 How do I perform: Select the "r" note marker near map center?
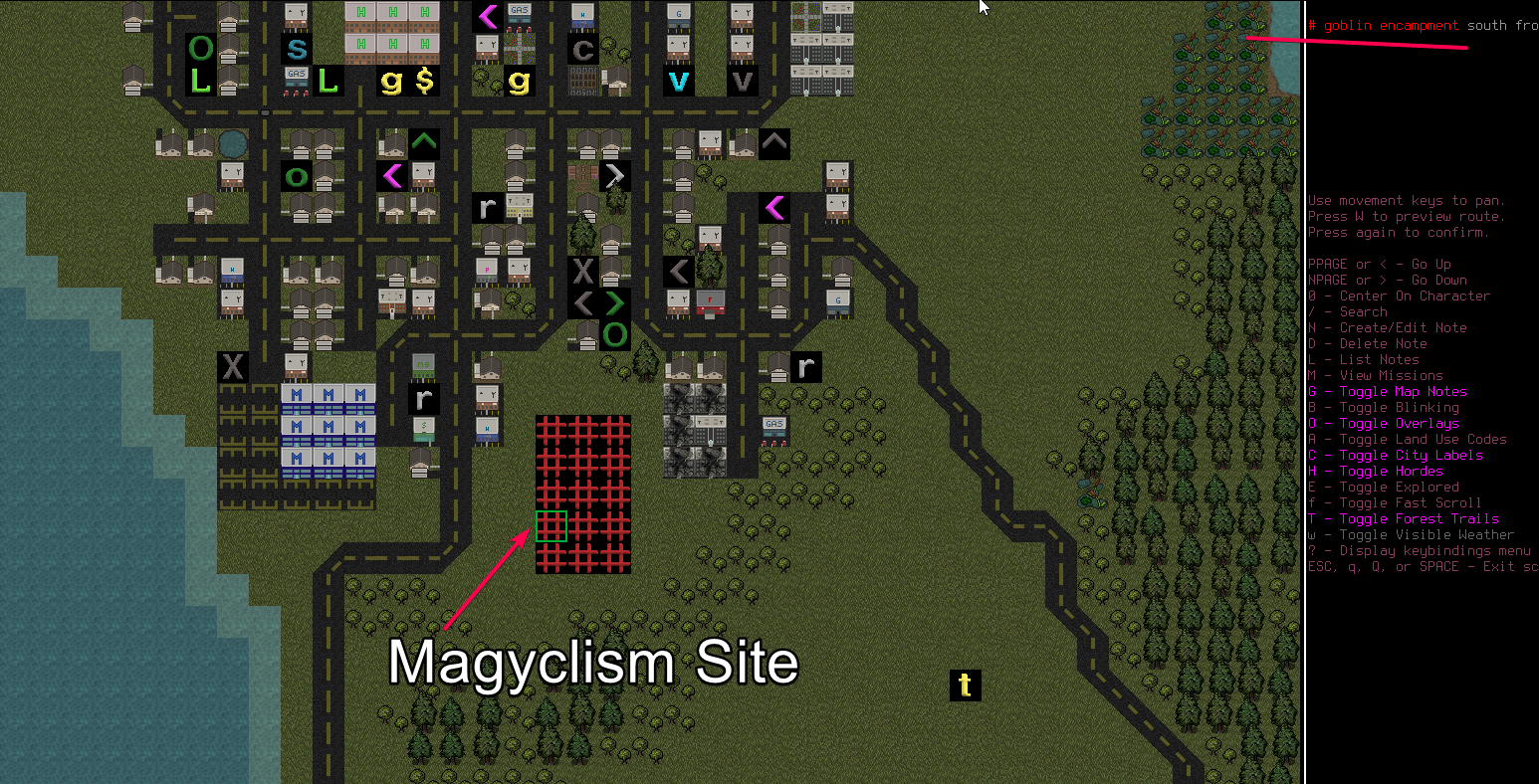(806, 367)
